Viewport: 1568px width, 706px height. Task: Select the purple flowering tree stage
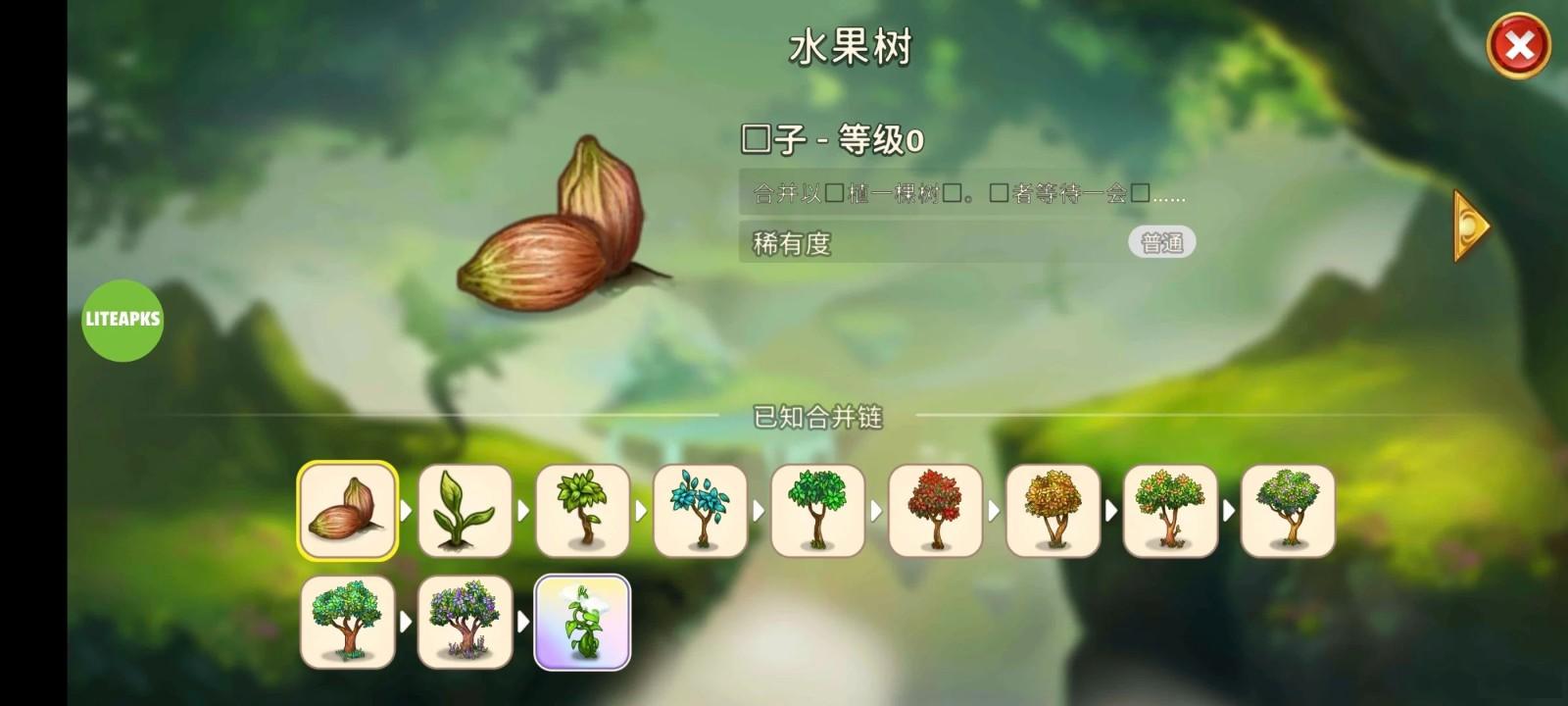click(465, 623)
